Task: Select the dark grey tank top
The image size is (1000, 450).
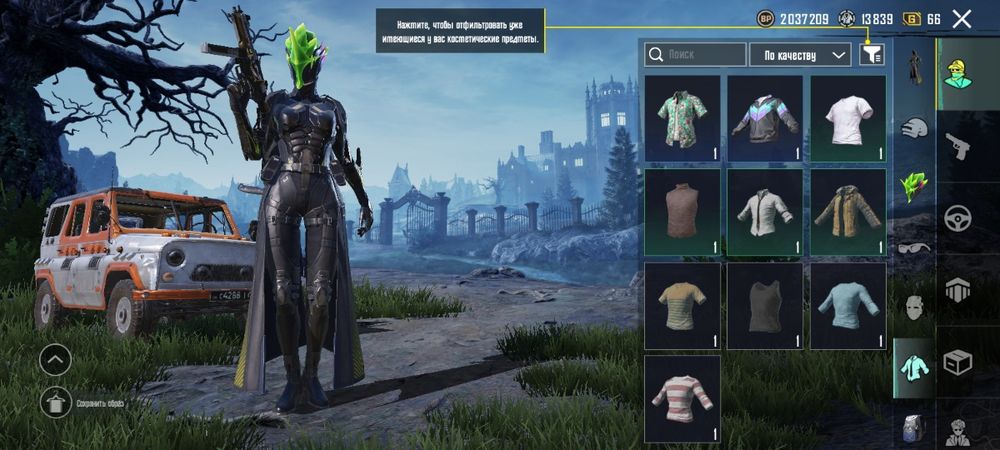Action: point(765,305)
